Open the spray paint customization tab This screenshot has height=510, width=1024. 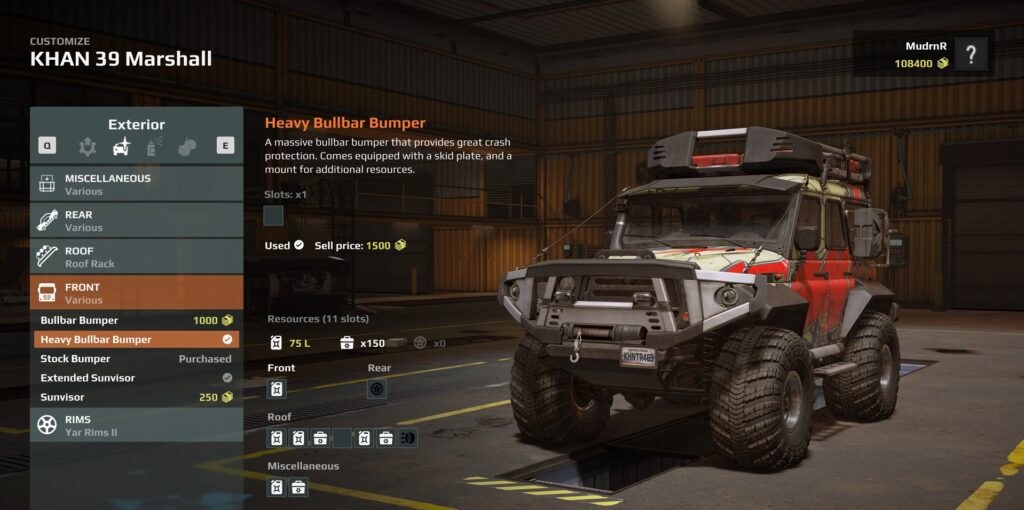(155, 146)
